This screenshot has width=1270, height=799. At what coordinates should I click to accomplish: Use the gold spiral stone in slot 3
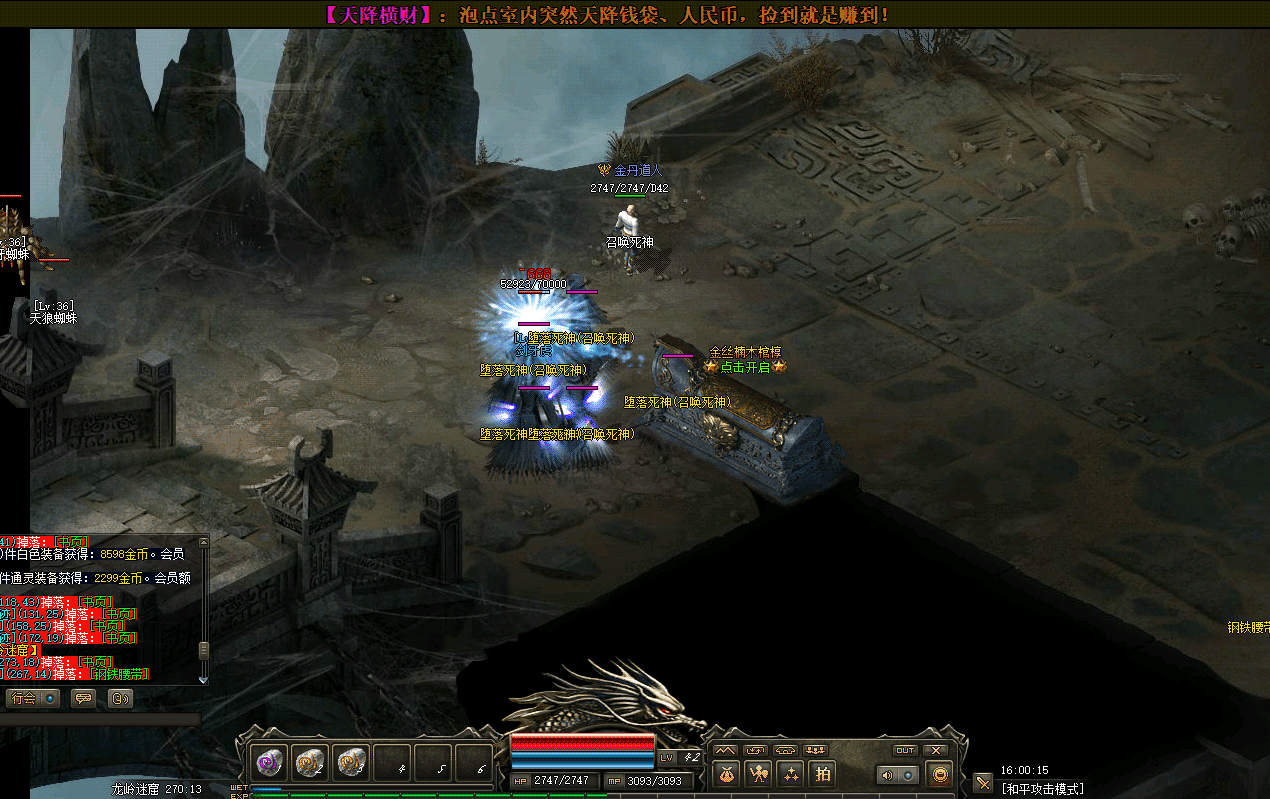pyautogui.click(x=352, y=763)
